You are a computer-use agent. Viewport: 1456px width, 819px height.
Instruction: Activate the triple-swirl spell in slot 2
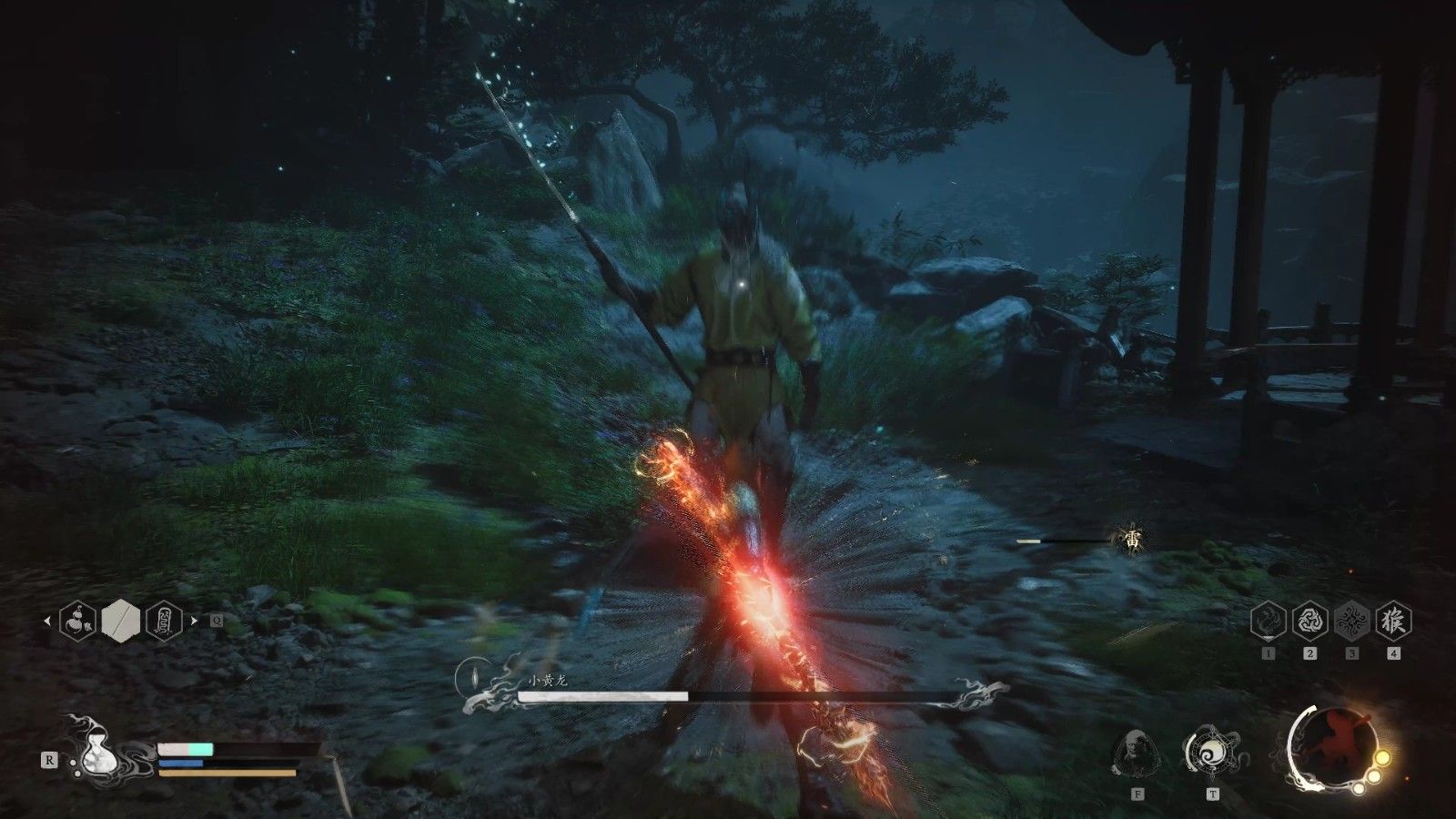1309,622
